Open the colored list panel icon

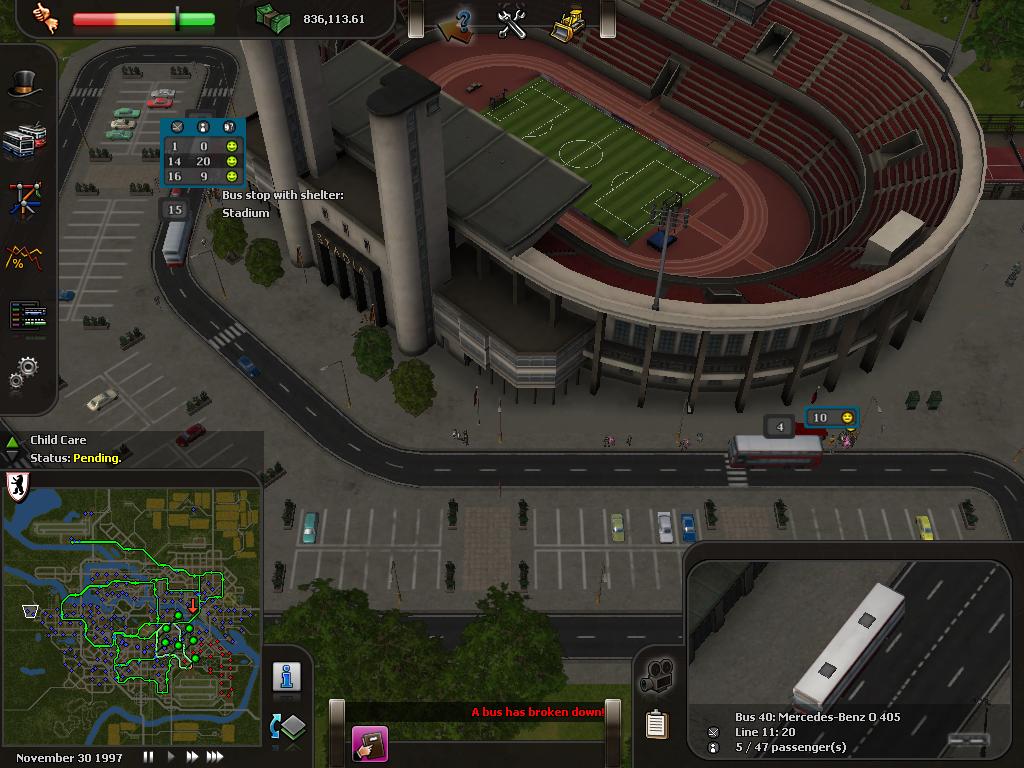pos(26,316)
